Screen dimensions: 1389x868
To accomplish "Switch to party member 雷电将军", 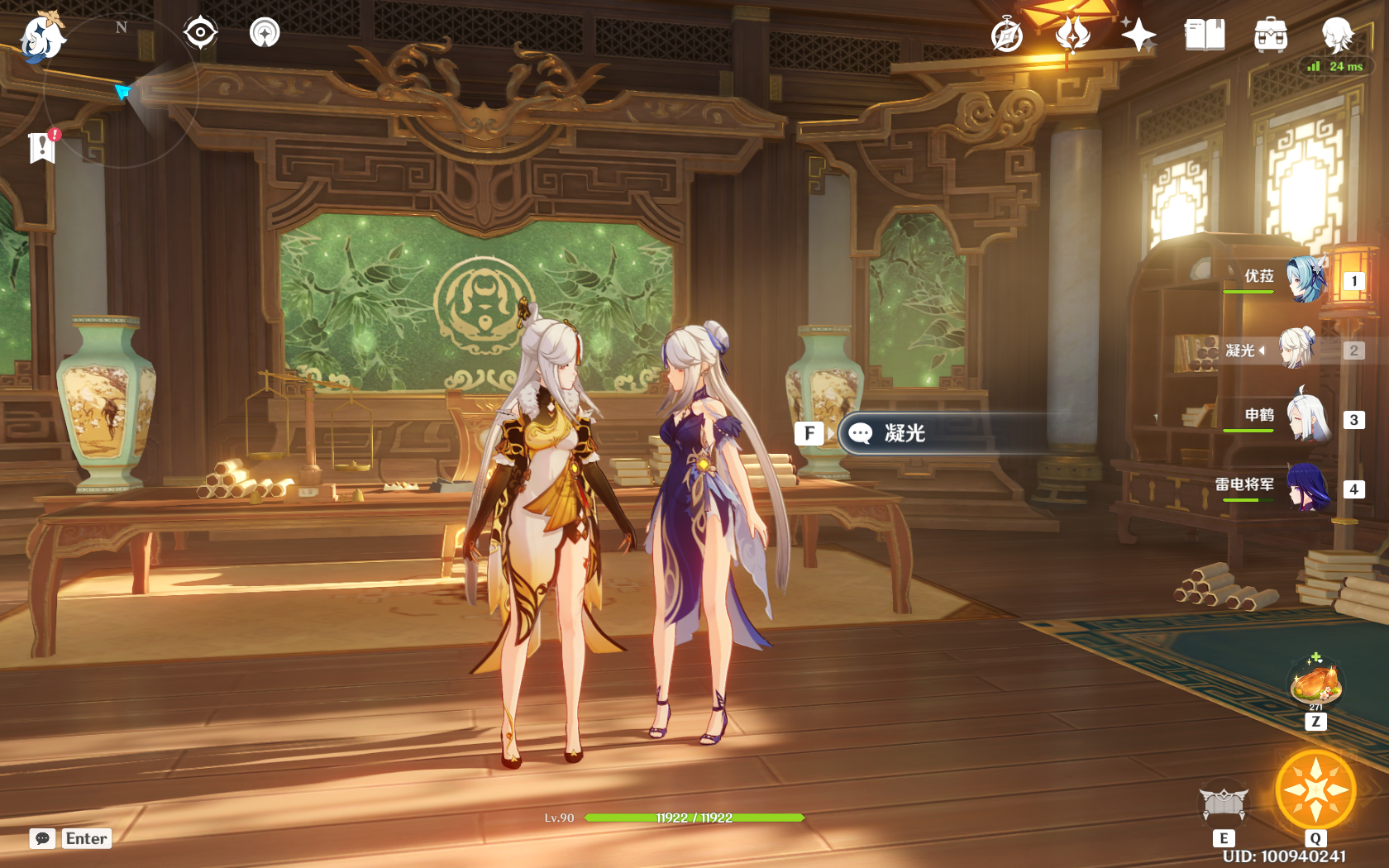I will [1307, 488].
